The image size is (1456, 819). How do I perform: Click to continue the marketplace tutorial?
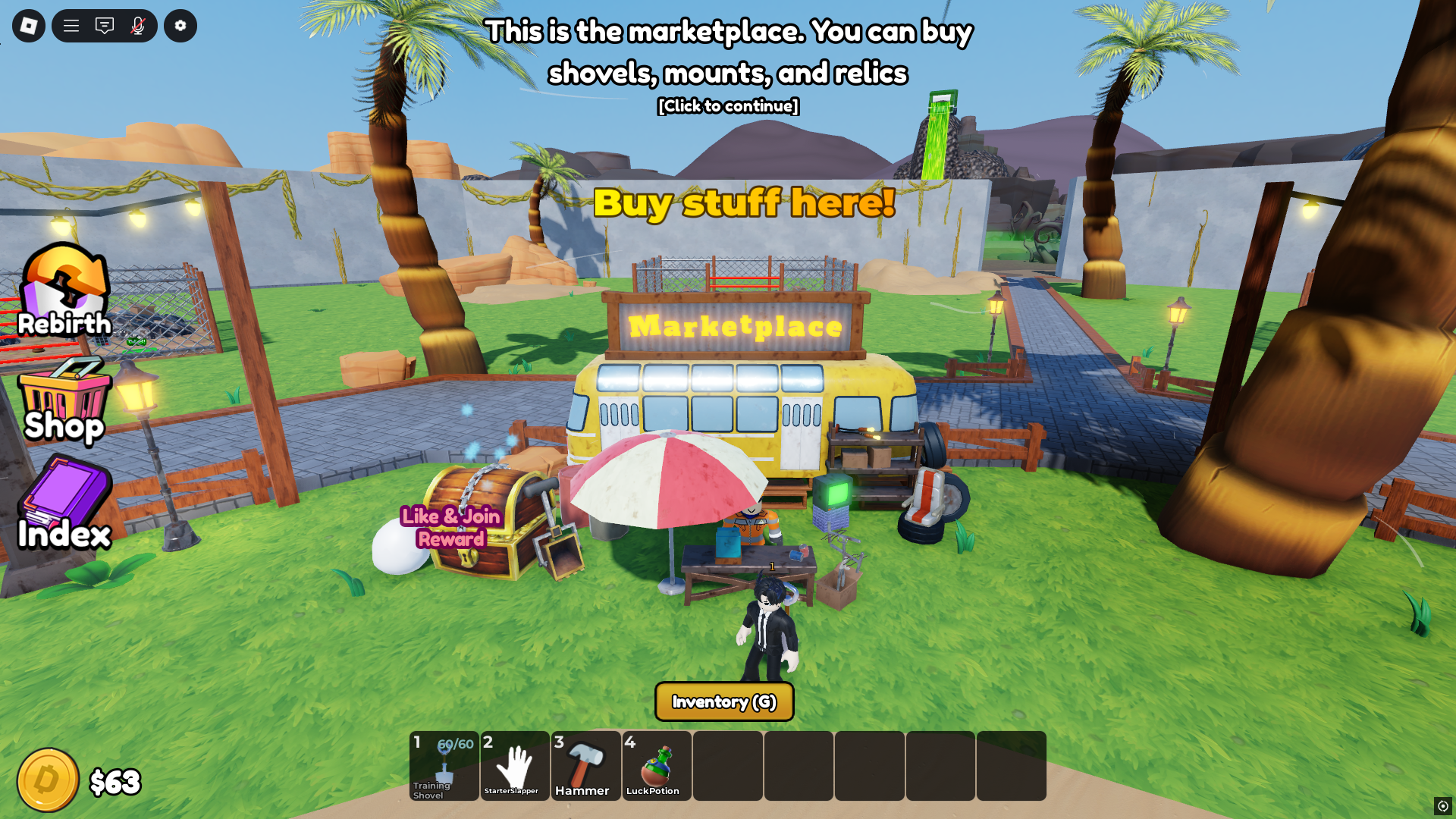(x=727, y=106)
